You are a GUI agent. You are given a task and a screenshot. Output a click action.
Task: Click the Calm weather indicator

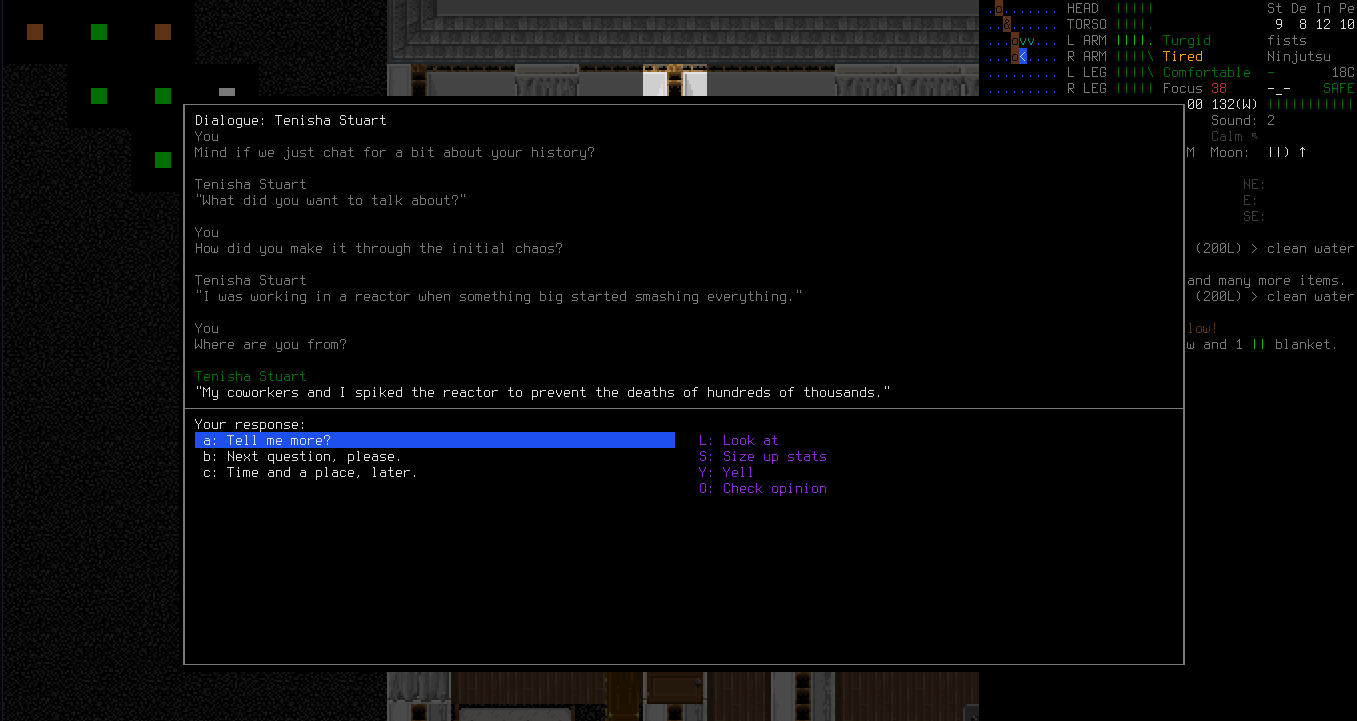click(x=1226, y=136)
